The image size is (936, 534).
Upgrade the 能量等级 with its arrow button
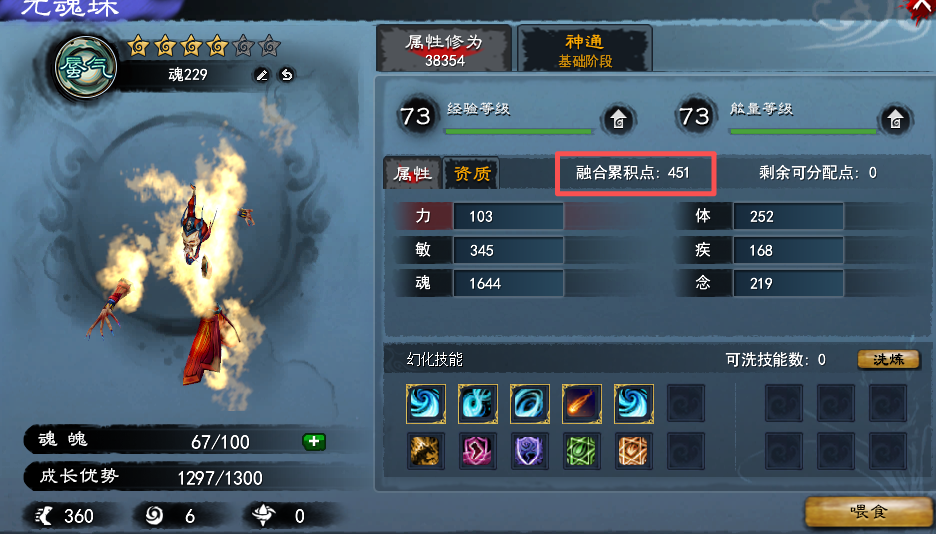[896, 119]
